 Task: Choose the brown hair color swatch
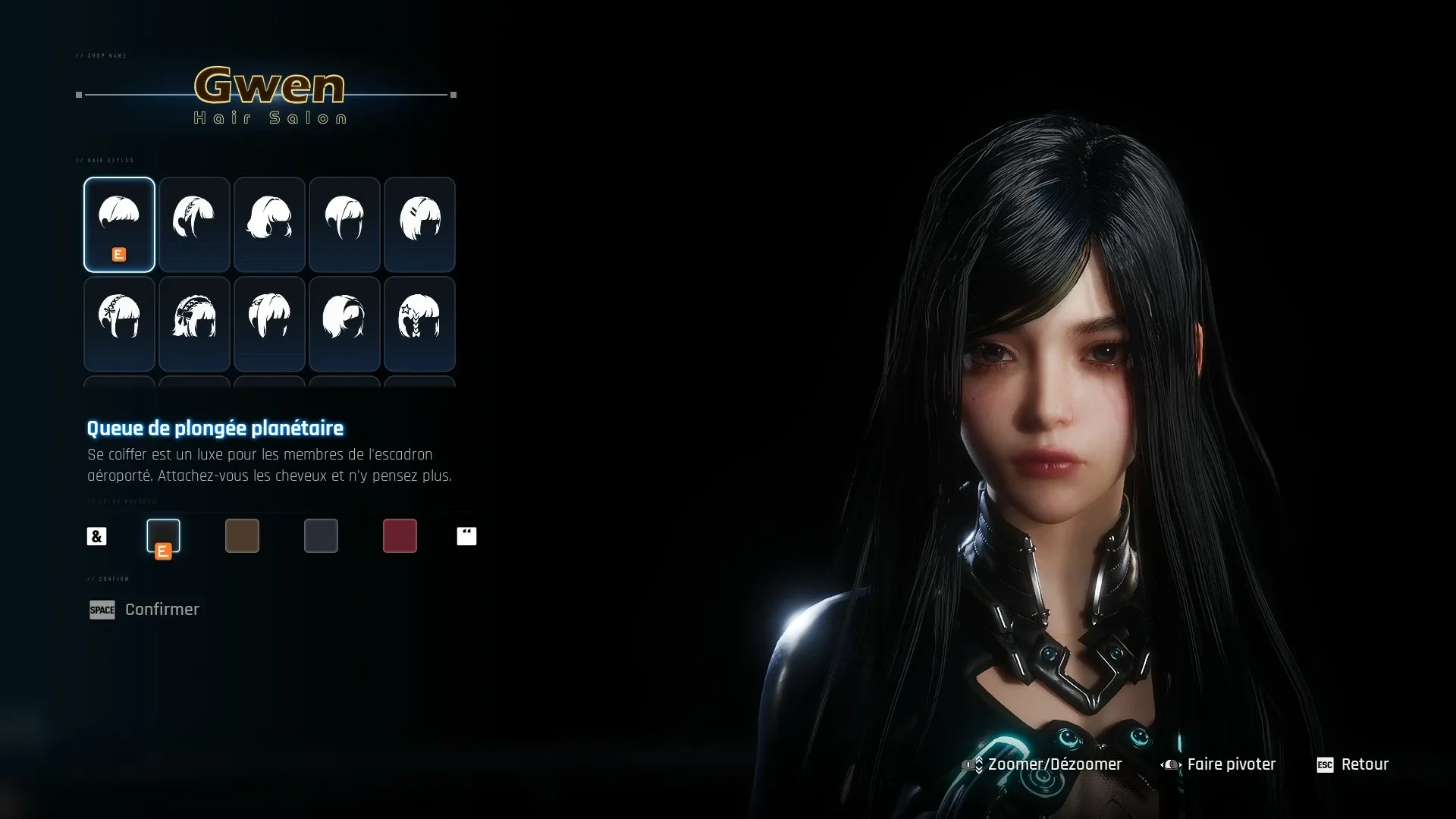pos(242,535)
